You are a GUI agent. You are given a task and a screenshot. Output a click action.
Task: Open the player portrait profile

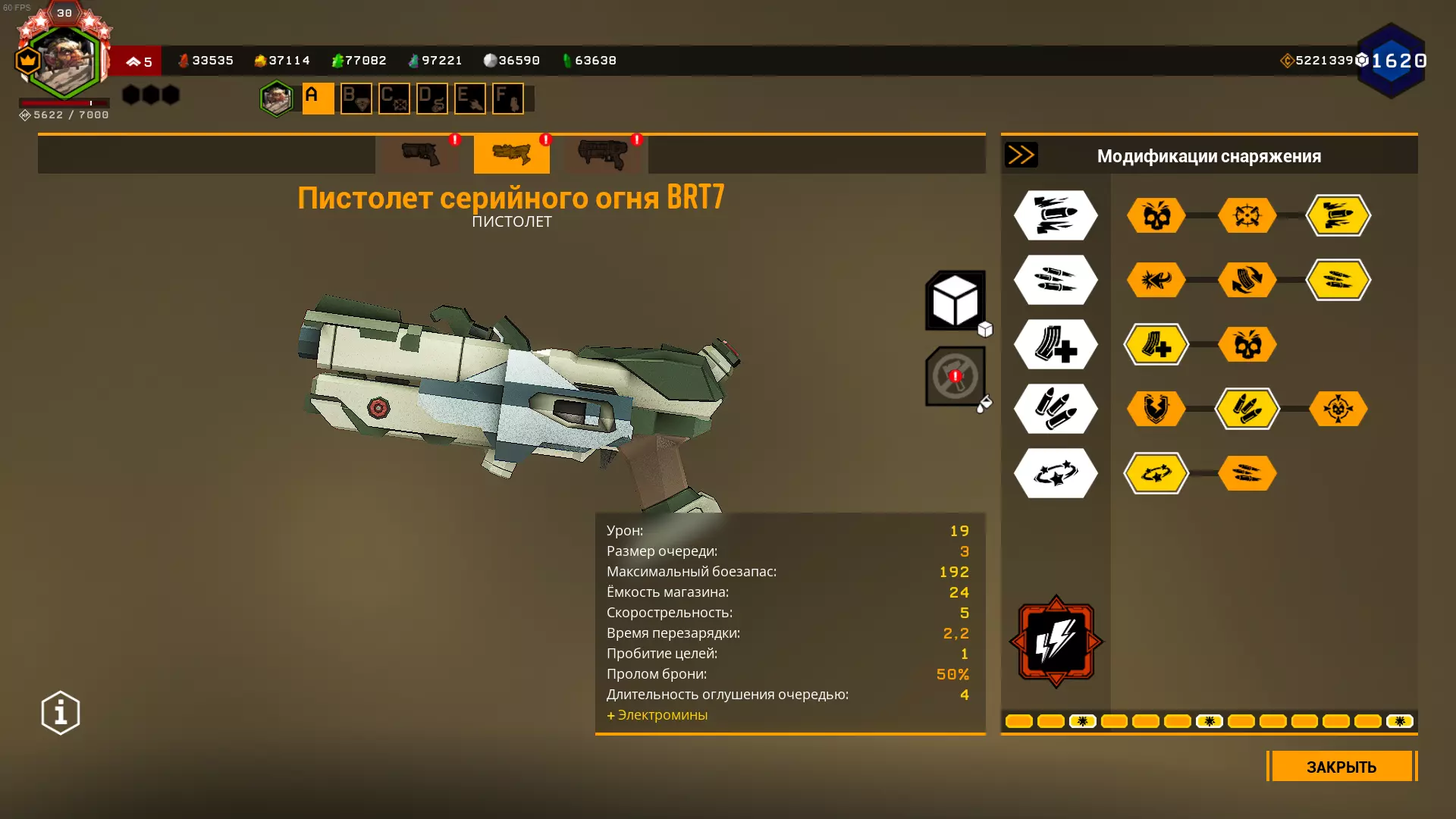tap(64, 62)
